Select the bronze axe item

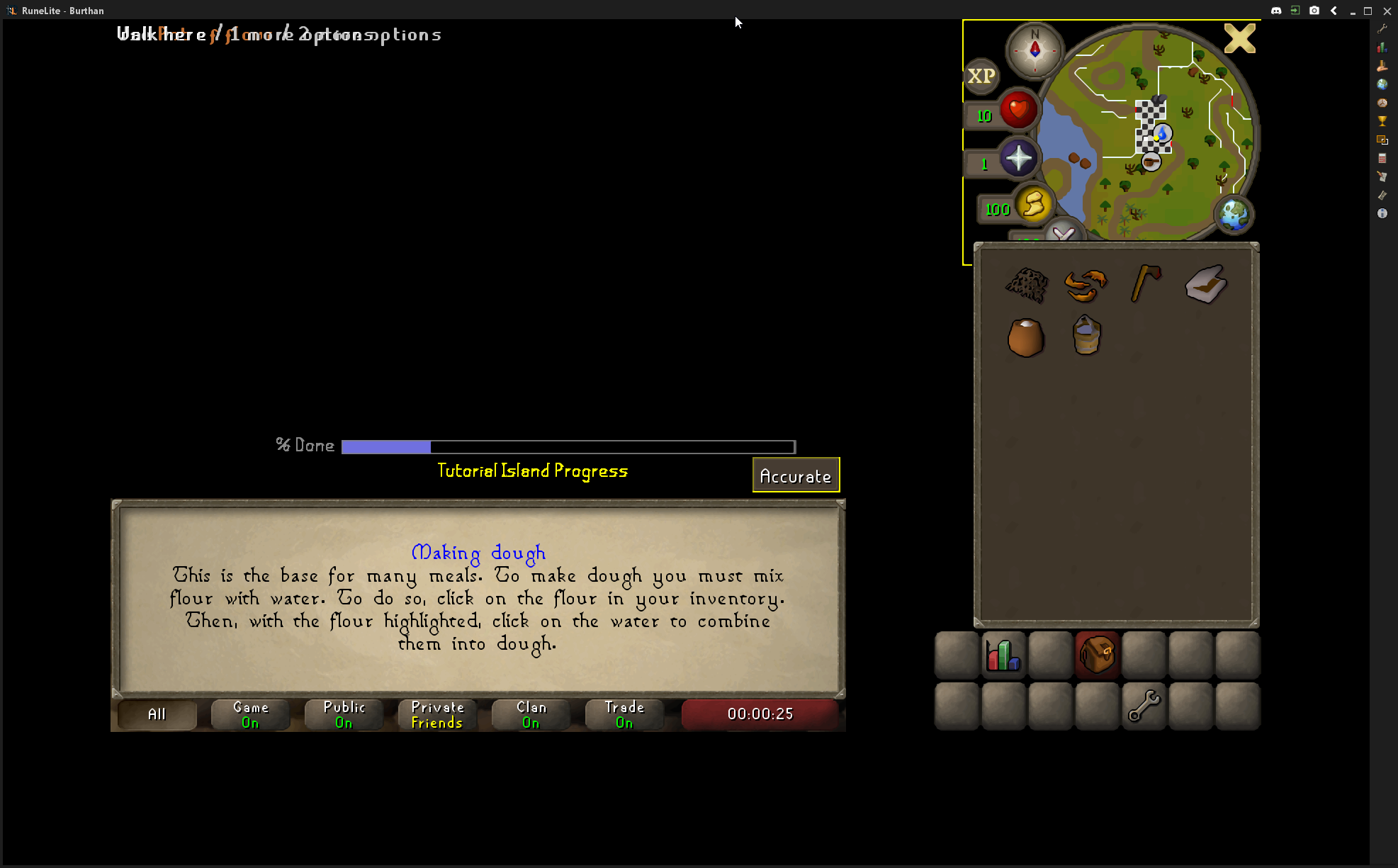pyautogui.click(x=1145, y=283)
